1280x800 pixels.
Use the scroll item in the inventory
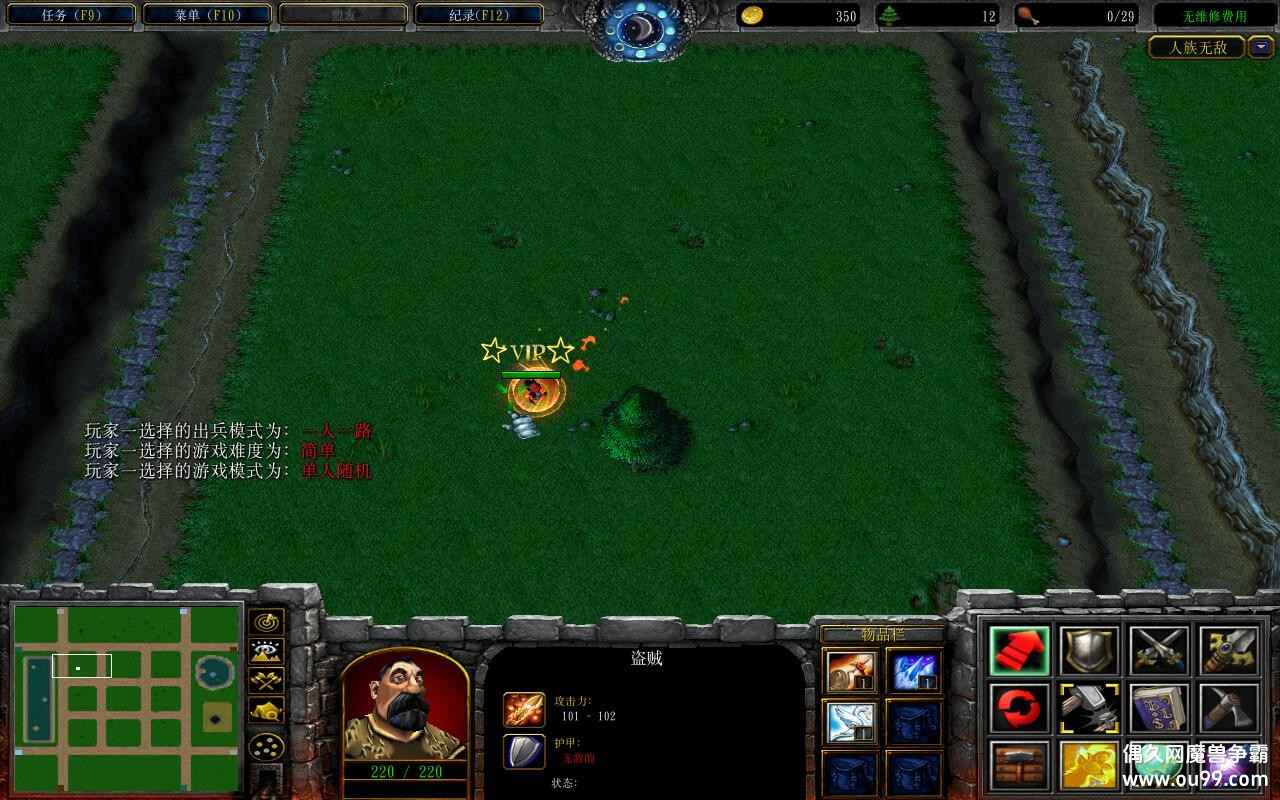pyautogui.click(x=852, y=671)
